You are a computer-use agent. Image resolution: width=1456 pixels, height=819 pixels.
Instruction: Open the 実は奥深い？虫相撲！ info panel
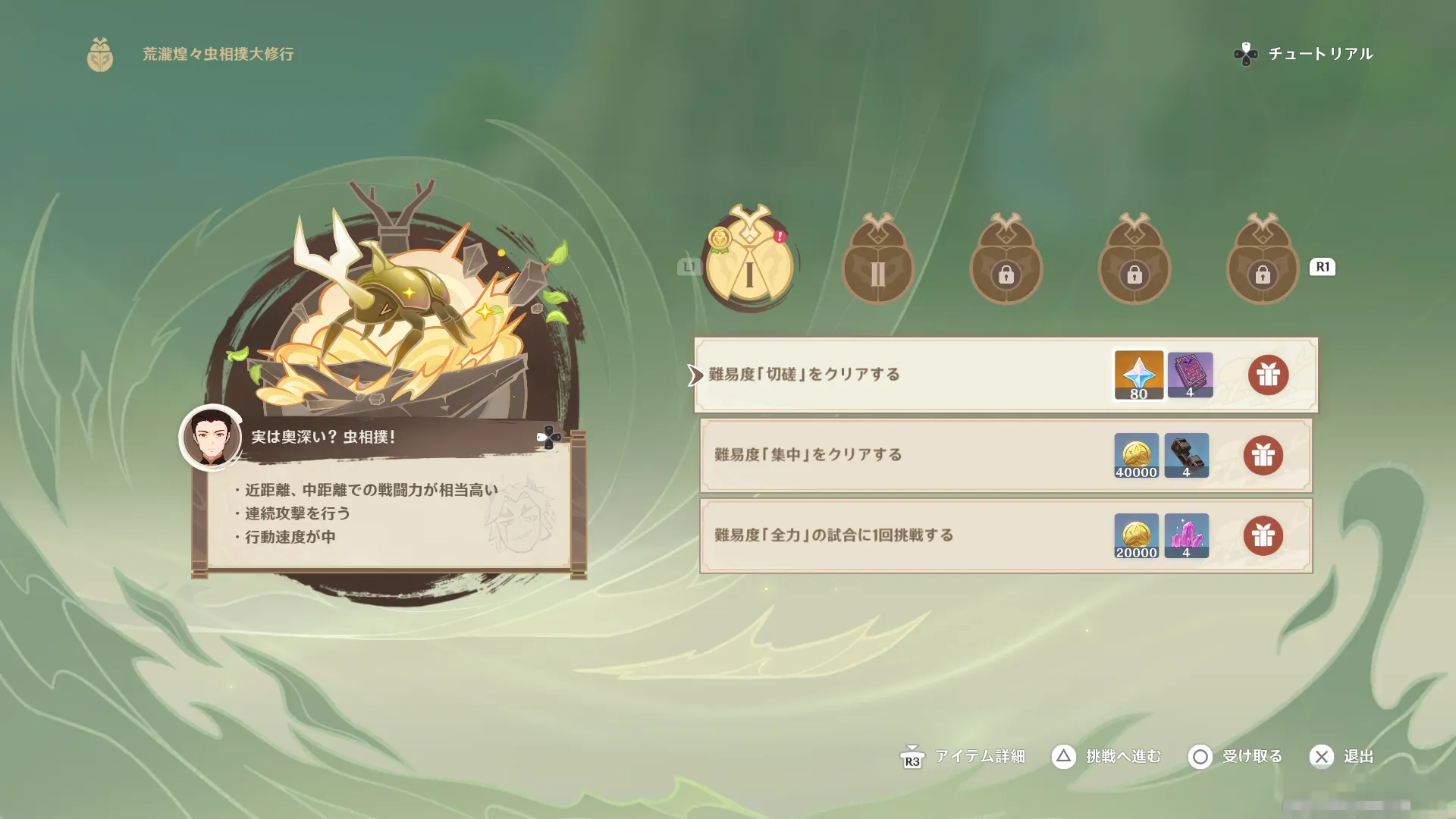point(548,438)
